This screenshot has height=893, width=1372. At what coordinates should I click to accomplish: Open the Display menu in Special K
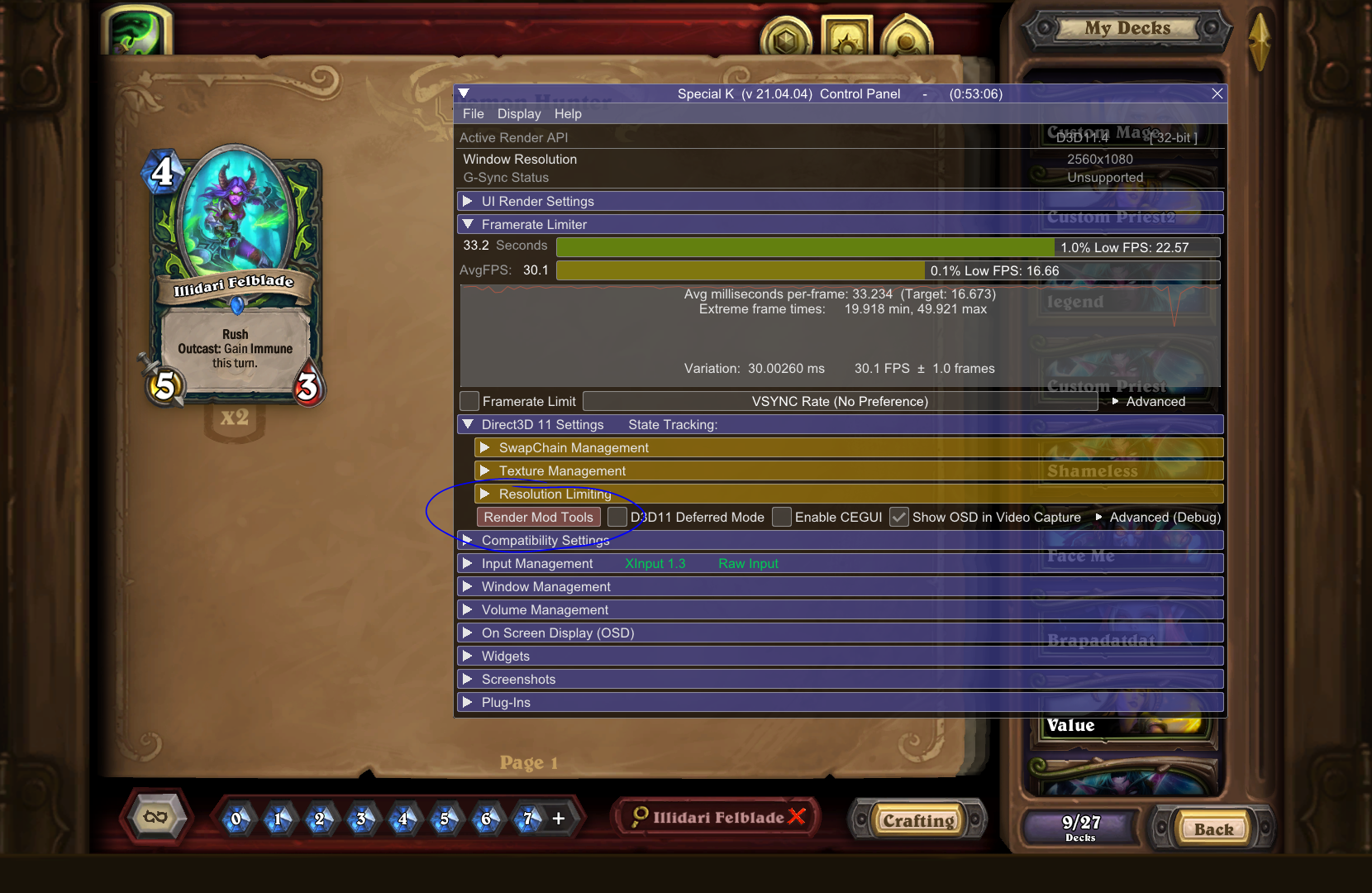pyautogui.click(x=518, y=113)
